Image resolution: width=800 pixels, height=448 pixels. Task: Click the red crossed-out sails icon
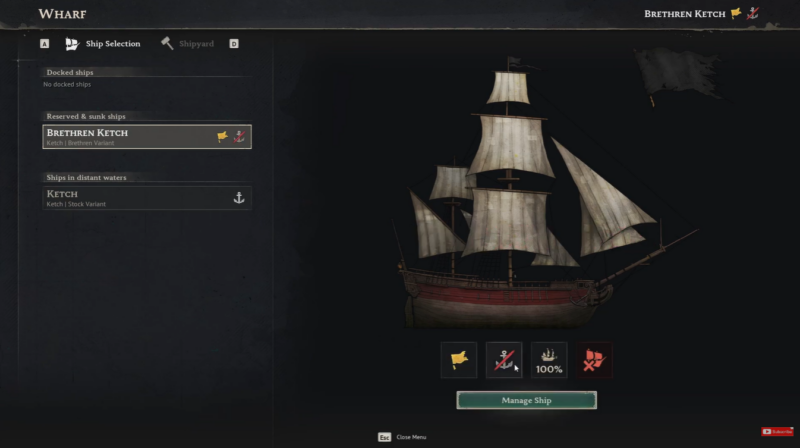pos(594,360)
